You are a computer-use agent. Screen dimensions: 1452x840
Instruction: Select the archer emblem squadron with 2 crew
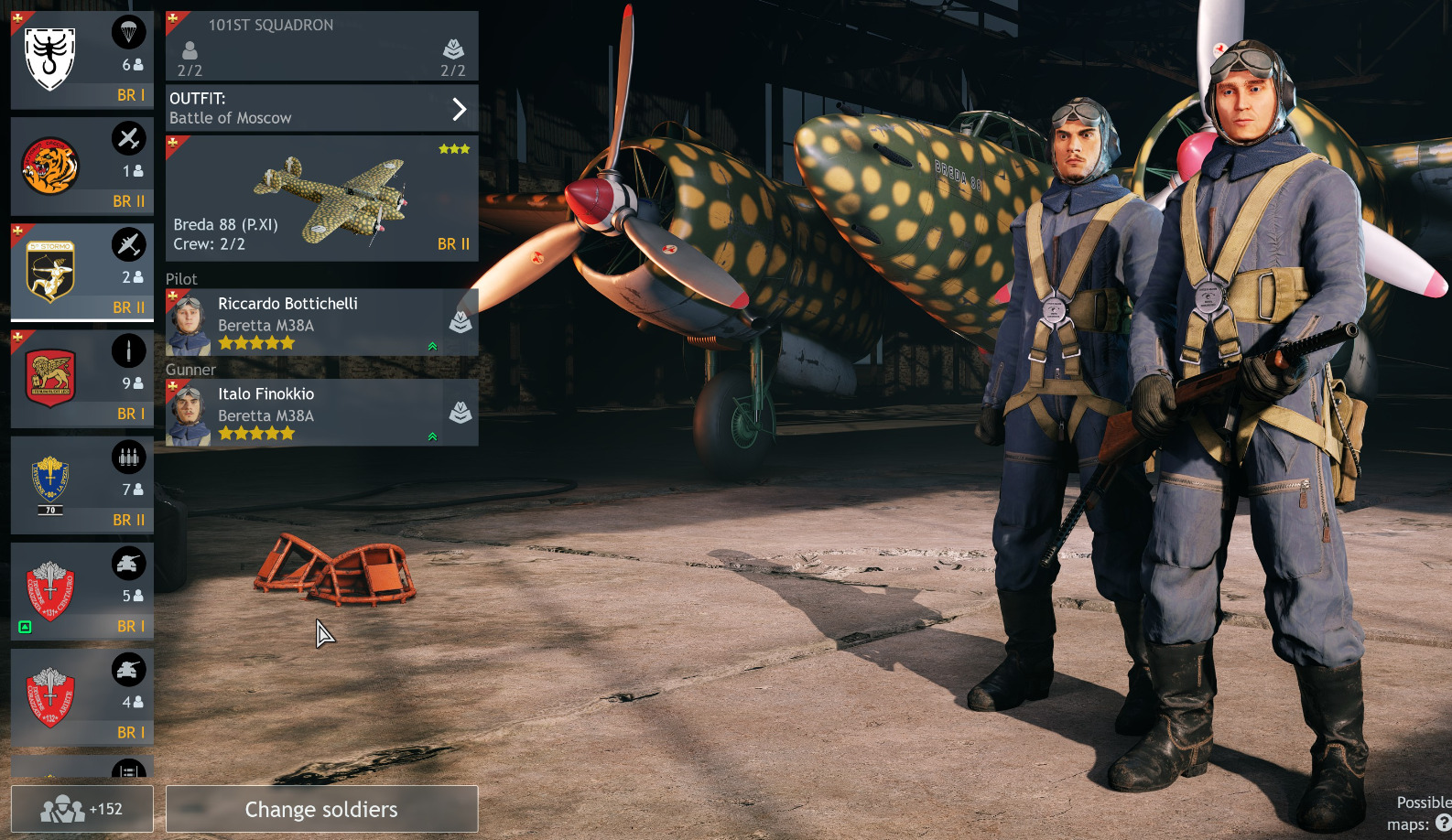81,273
